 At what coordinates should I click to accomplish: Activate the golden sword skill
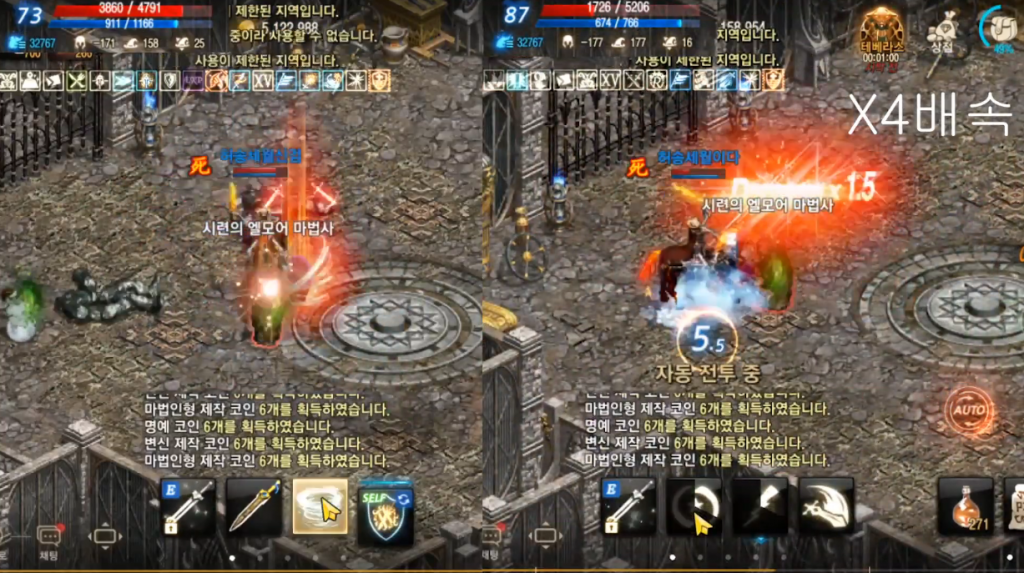[x=254, y=506]
